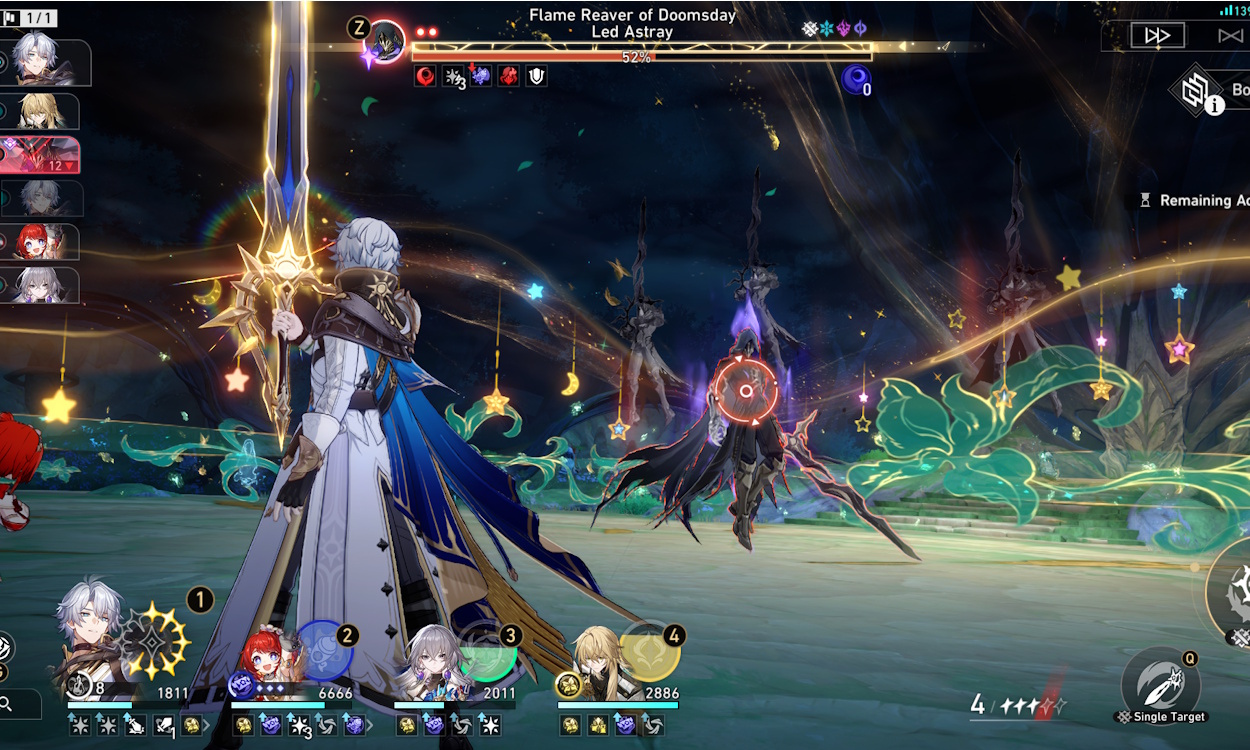Select the blonde character in turn order
The image size is (1250, 750).
pos(44,110)
